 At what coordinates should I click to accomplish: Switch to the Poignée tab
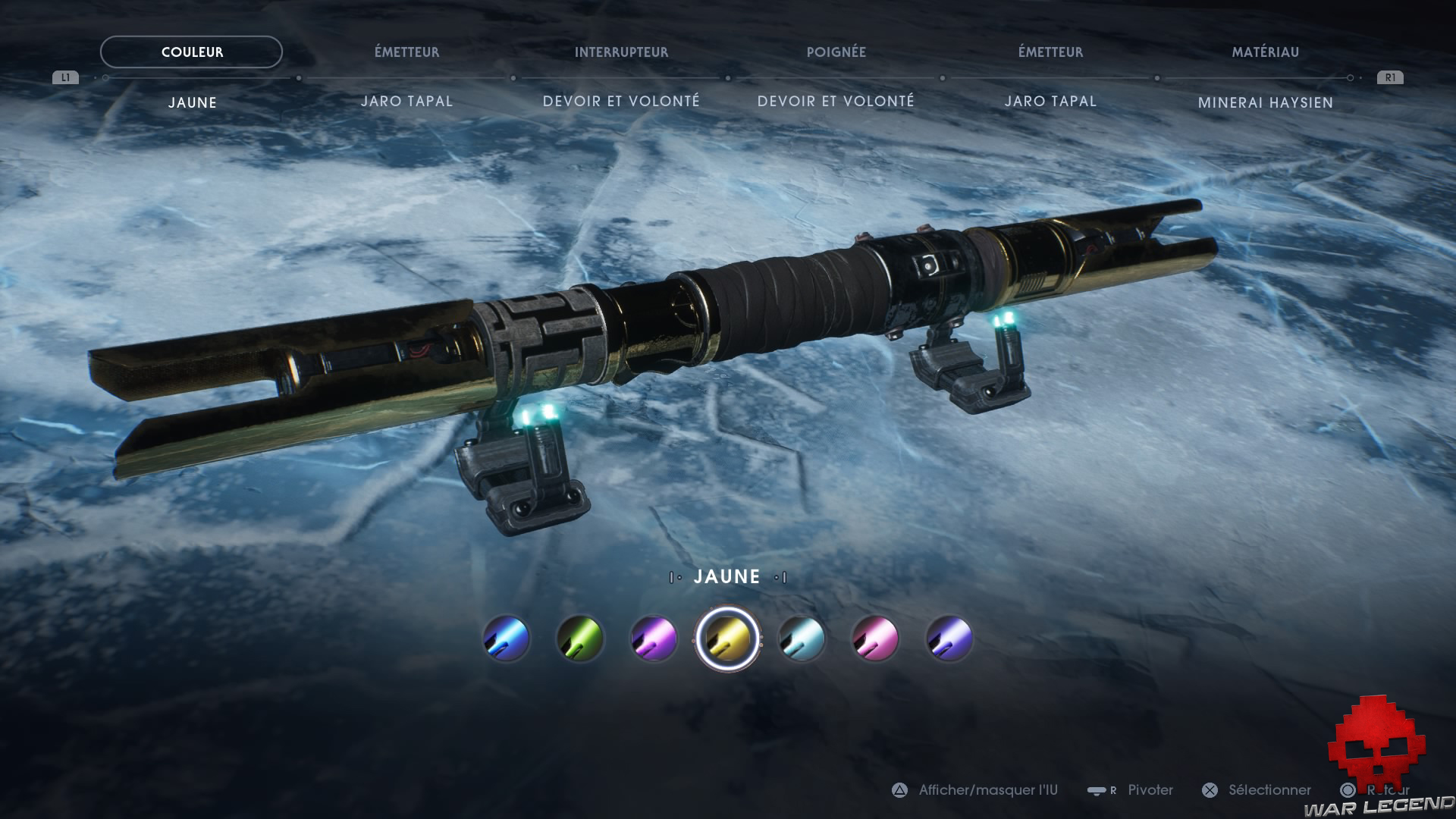[x=836, y=52]
